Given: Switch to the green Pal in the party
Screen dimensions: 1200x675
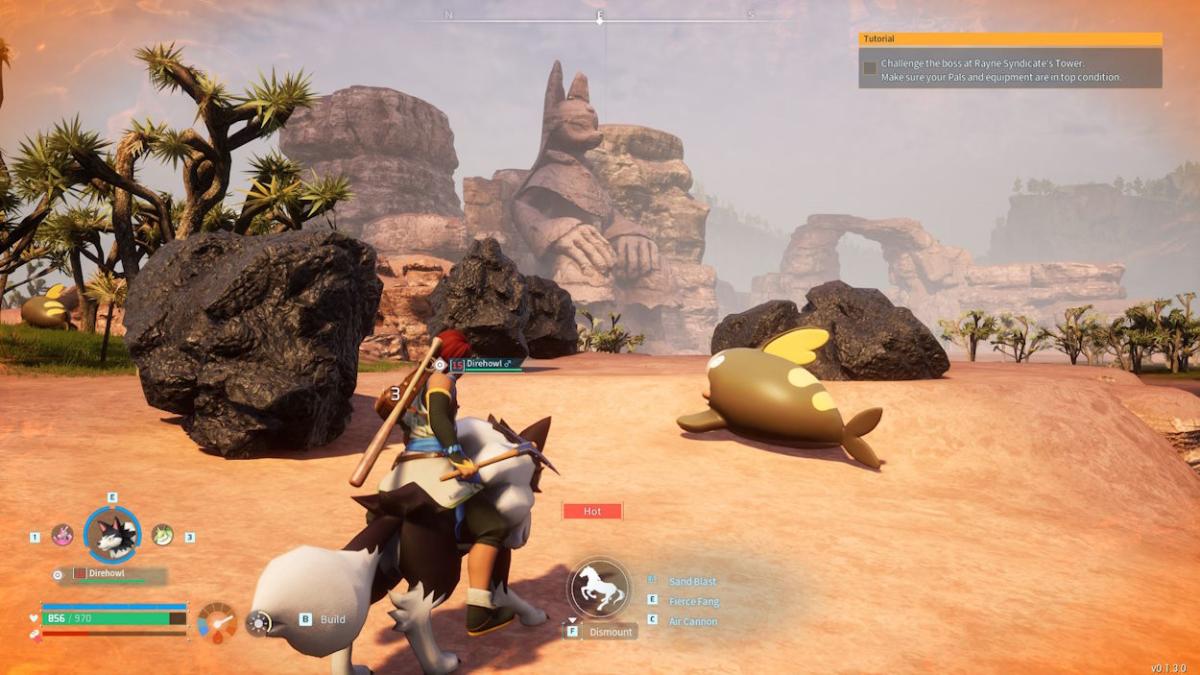Looking at the screenshot, I should coord(162,535).
